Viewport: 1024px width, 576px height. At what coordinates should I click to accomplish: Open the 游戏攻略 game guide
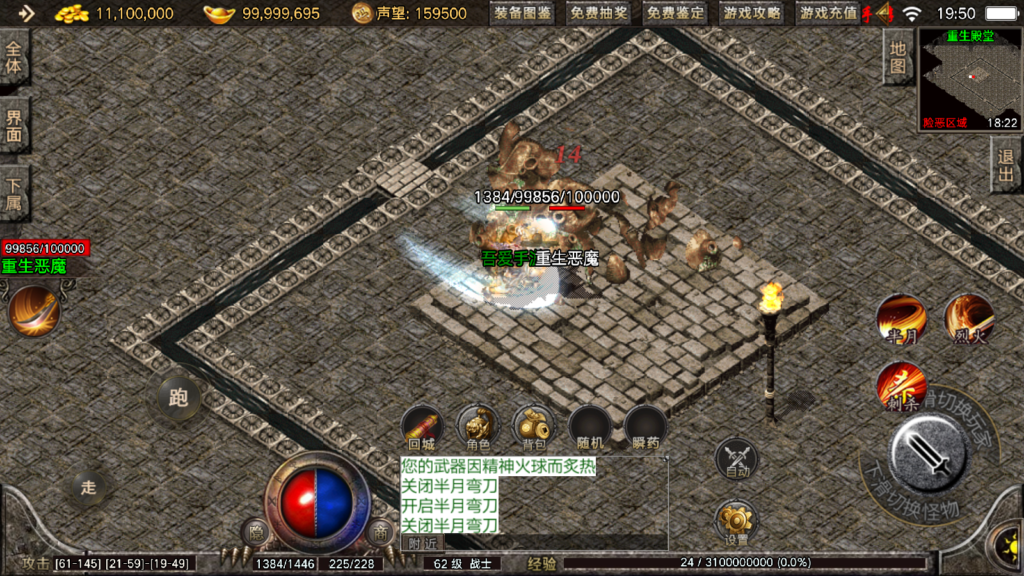[x=752, y=13]
